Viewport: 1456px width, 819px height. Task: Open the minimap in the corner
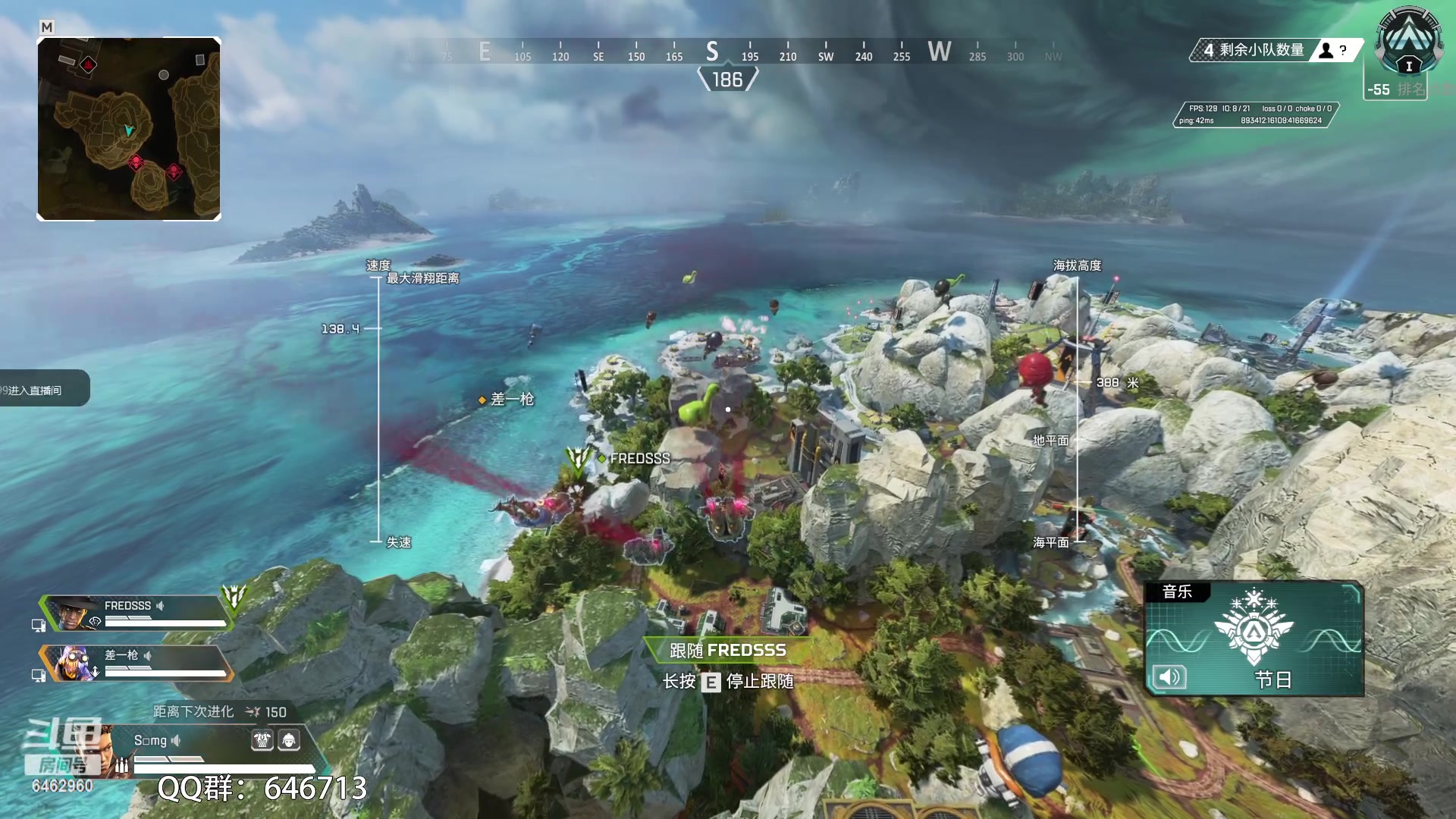point(129,129)
